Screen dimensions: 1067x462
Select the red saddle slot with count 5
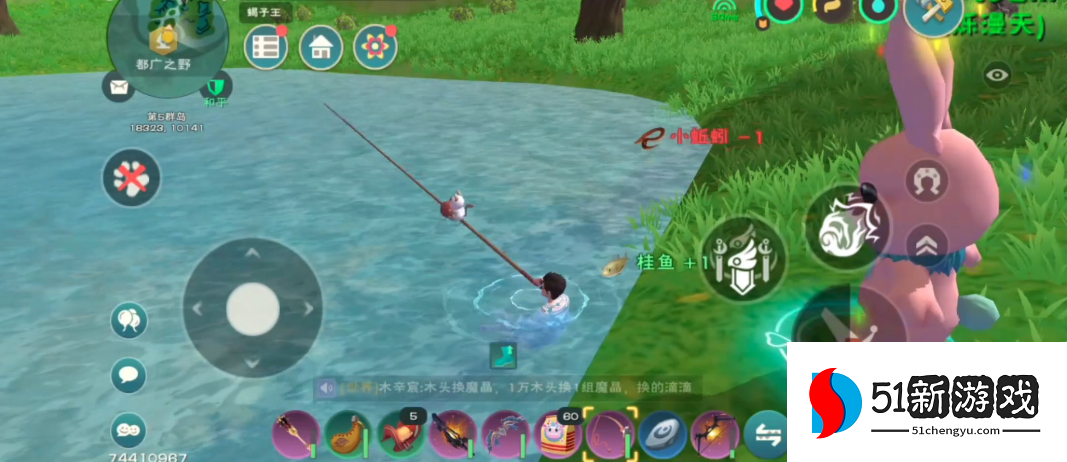(401, 435)
